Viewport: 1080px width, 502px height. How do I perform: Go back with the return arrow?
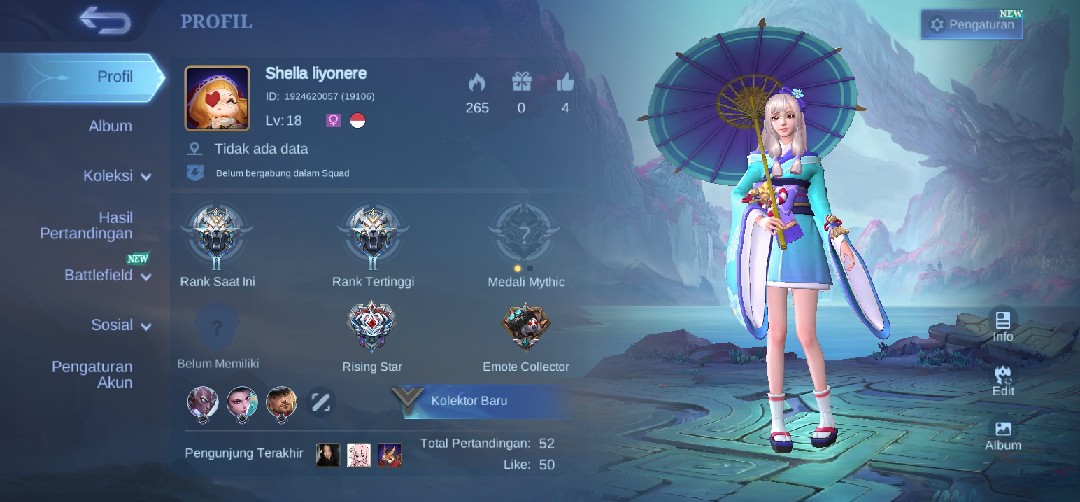[105, 20]
